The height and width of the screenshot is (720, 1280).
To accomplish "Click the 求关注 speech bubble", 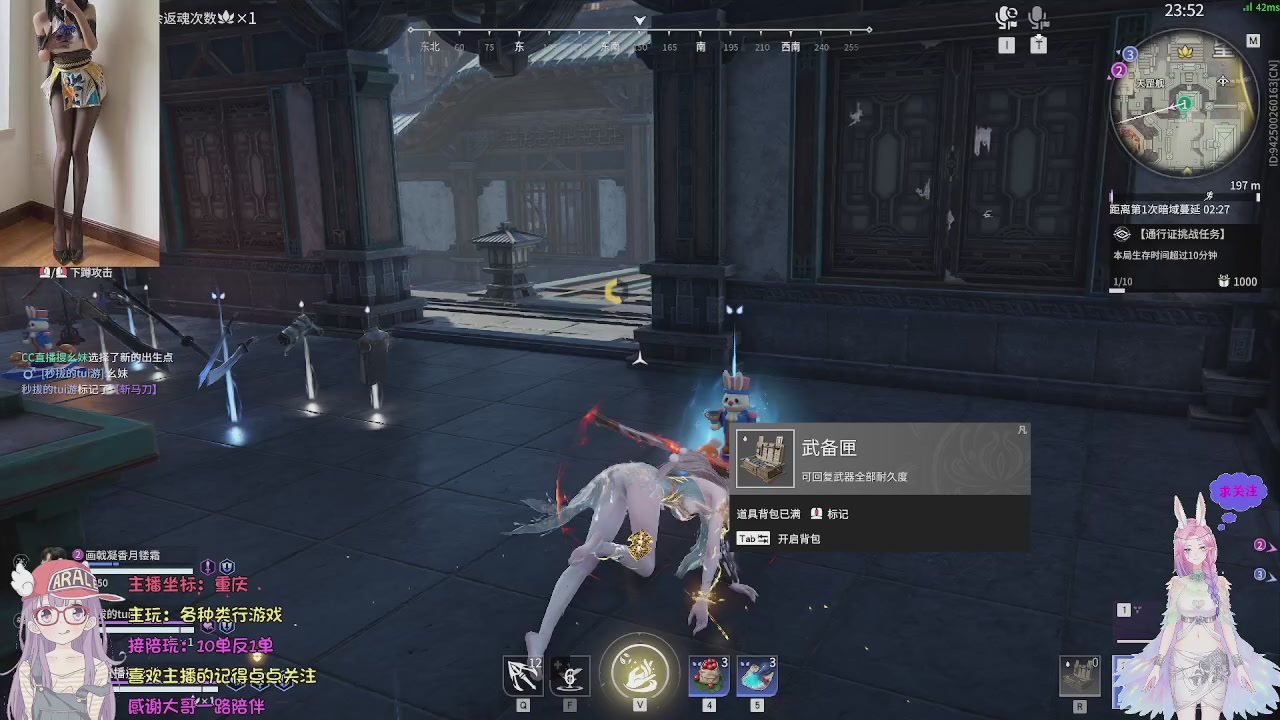I will [x=1237, y=493].
